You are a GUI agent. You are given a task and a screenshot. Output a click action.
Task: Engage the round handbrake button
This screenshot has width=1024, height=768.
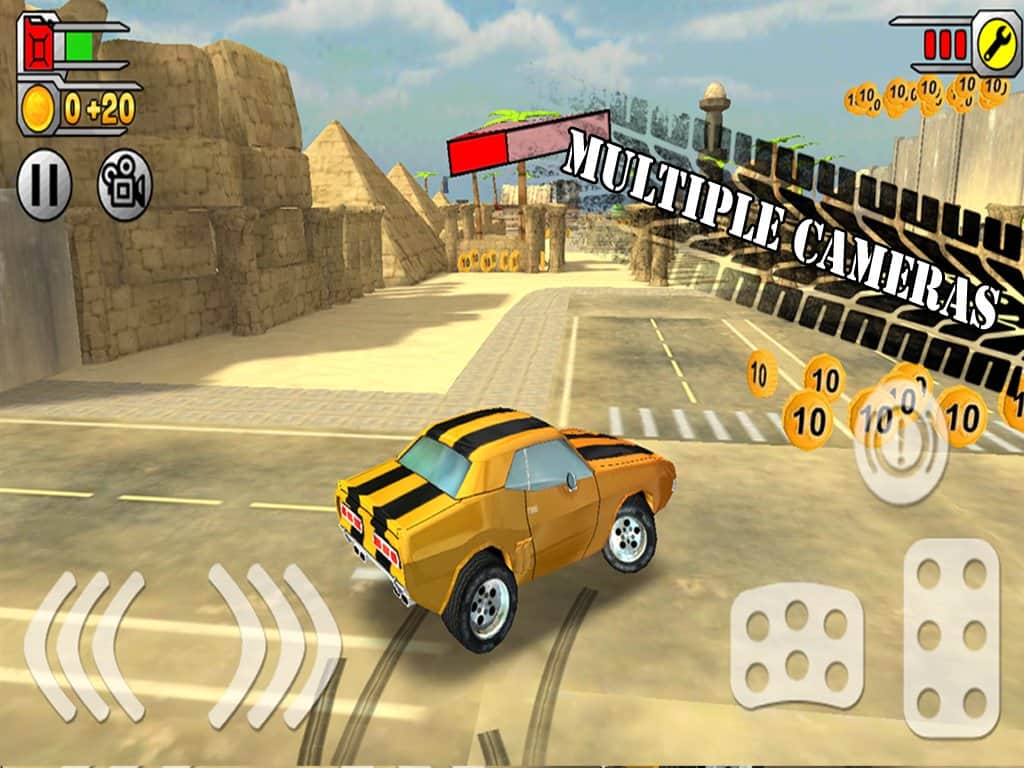[900, 446]
